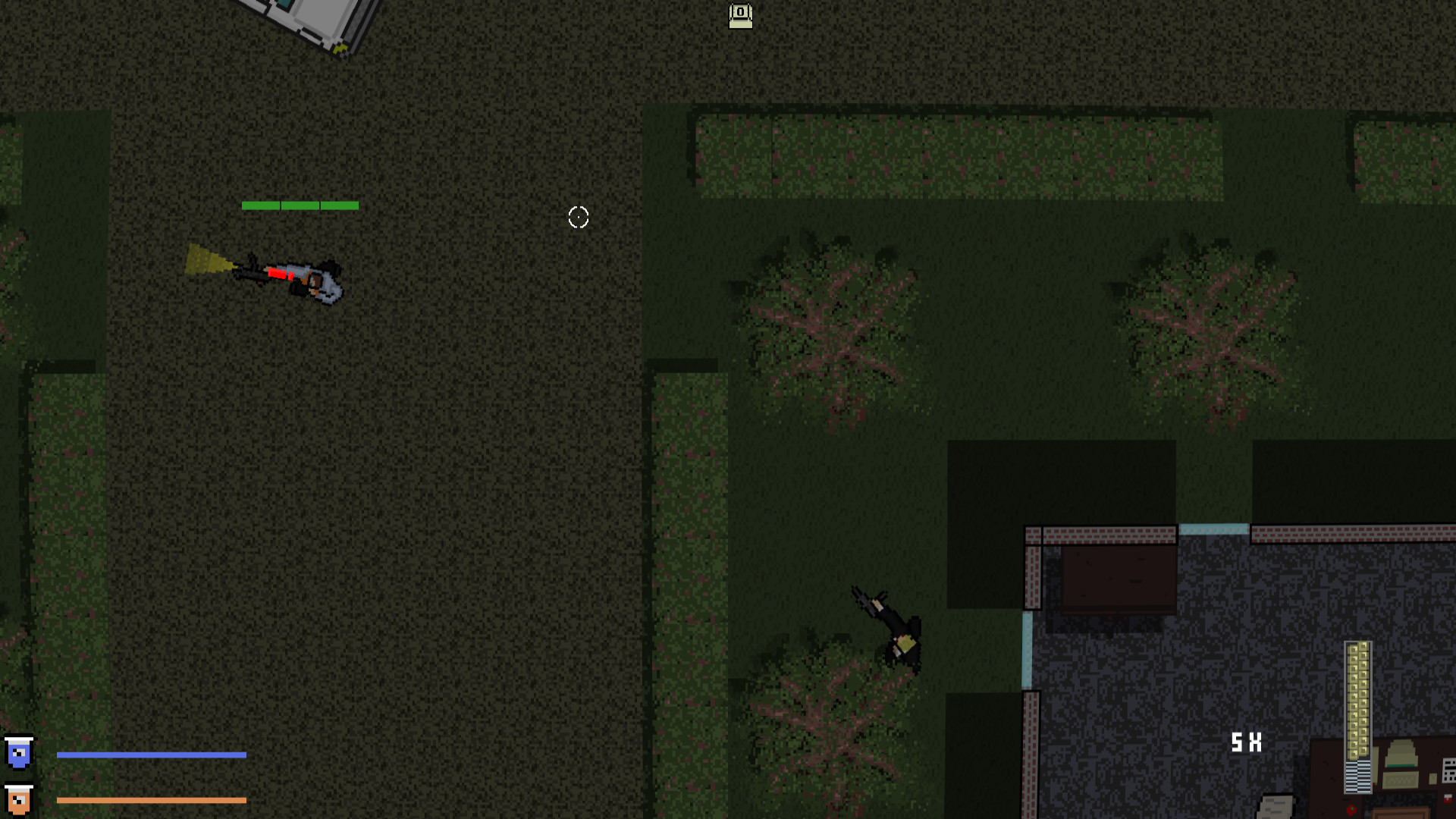Click the crosshair reticle in the field
Viewport: 1456px width, 819px height.
coord(579,218)
